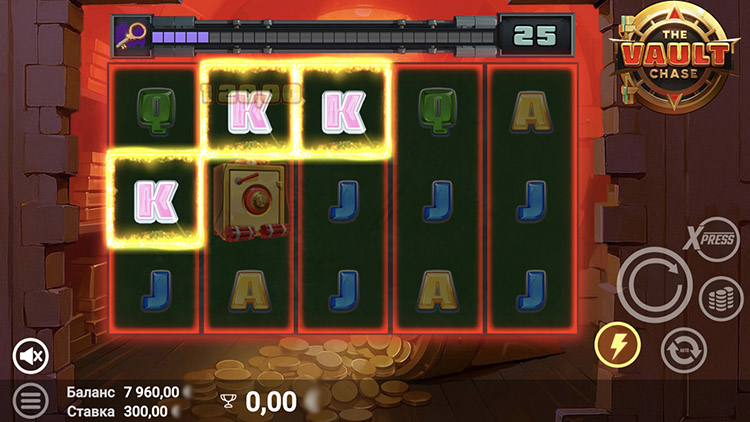Unmute sound using the crossed speaker icon
Screen dimensions: 750x422
(x=31, y=355)
